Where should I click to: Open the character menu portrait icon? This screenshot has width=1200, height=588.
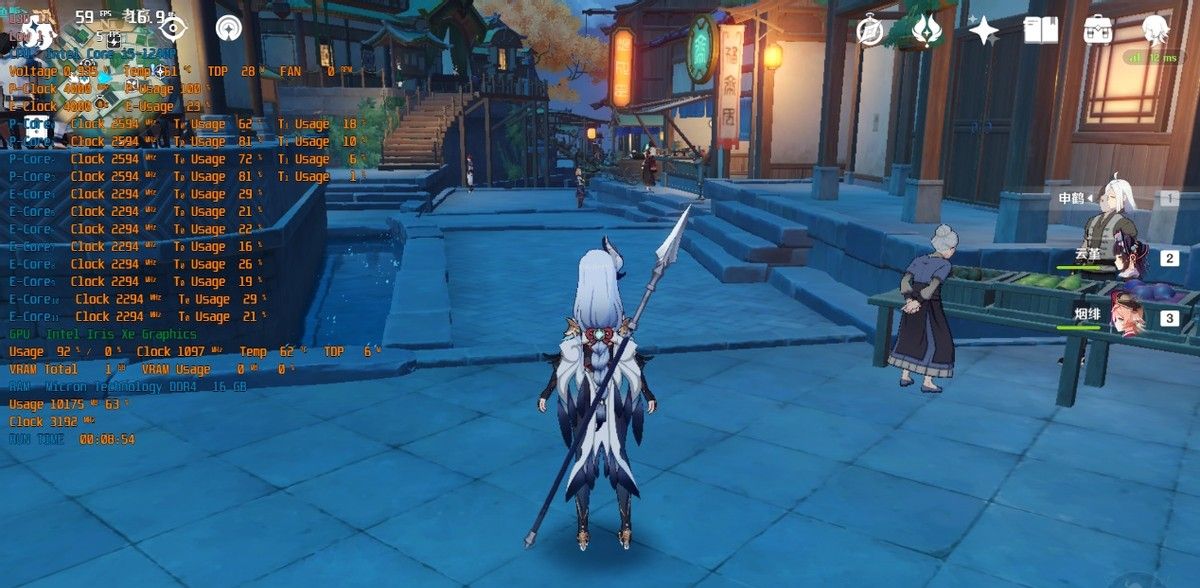(1156, 31)
